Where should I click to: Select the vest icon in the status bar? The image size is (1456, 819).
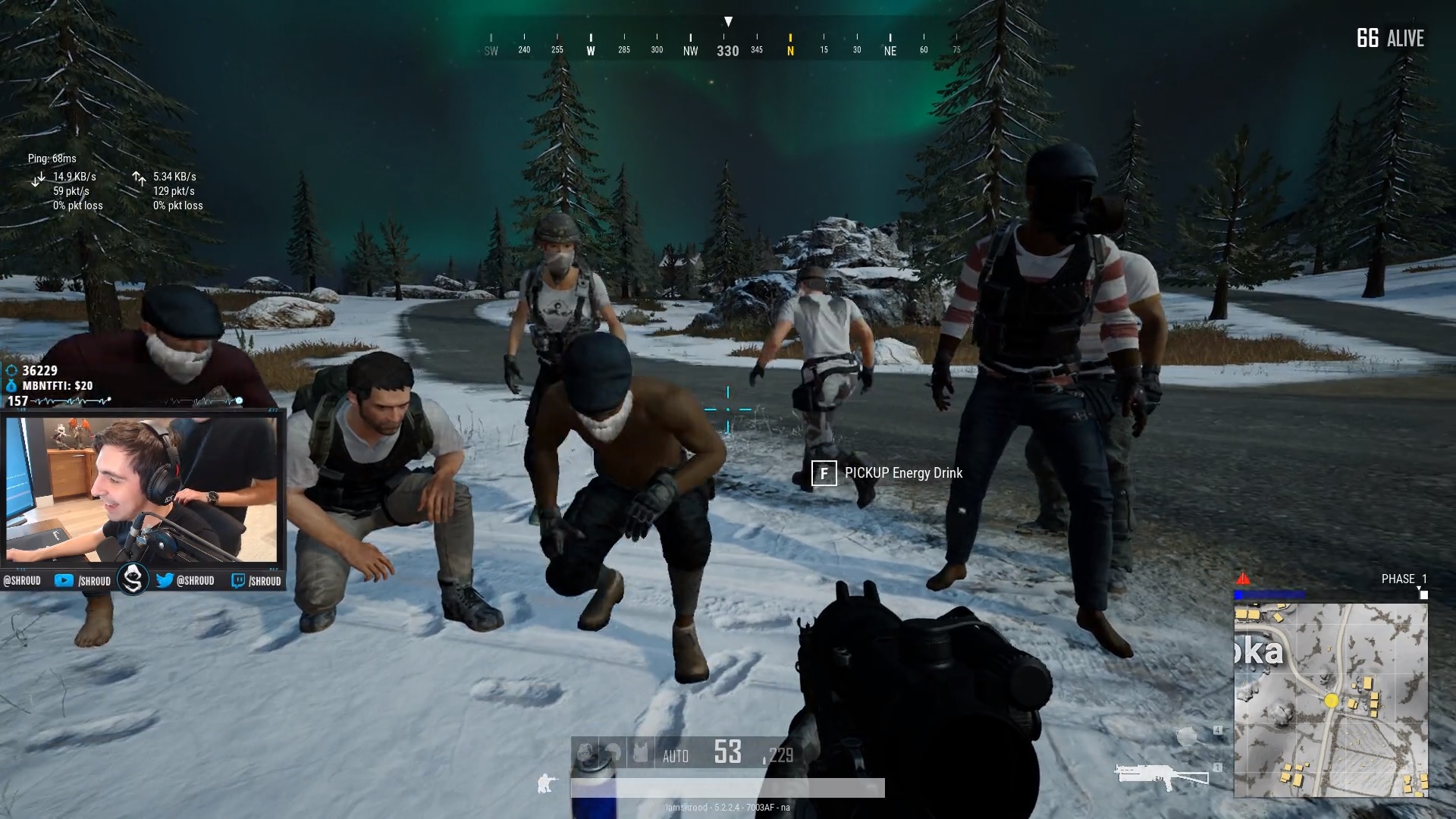point(641,750)
